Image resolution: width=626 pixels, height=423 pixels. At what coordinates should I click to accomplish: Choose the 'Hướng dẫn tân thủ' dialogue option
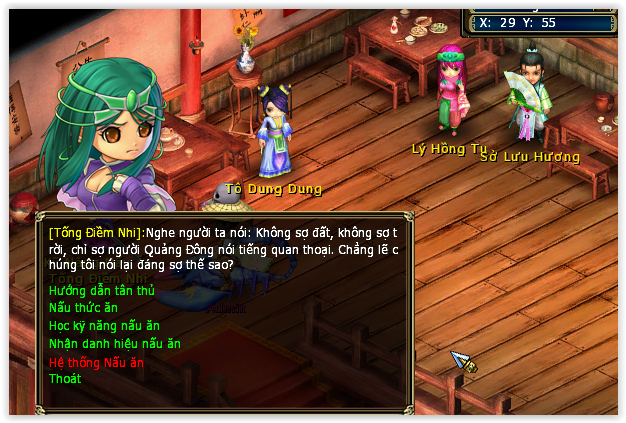pos(102,291)
